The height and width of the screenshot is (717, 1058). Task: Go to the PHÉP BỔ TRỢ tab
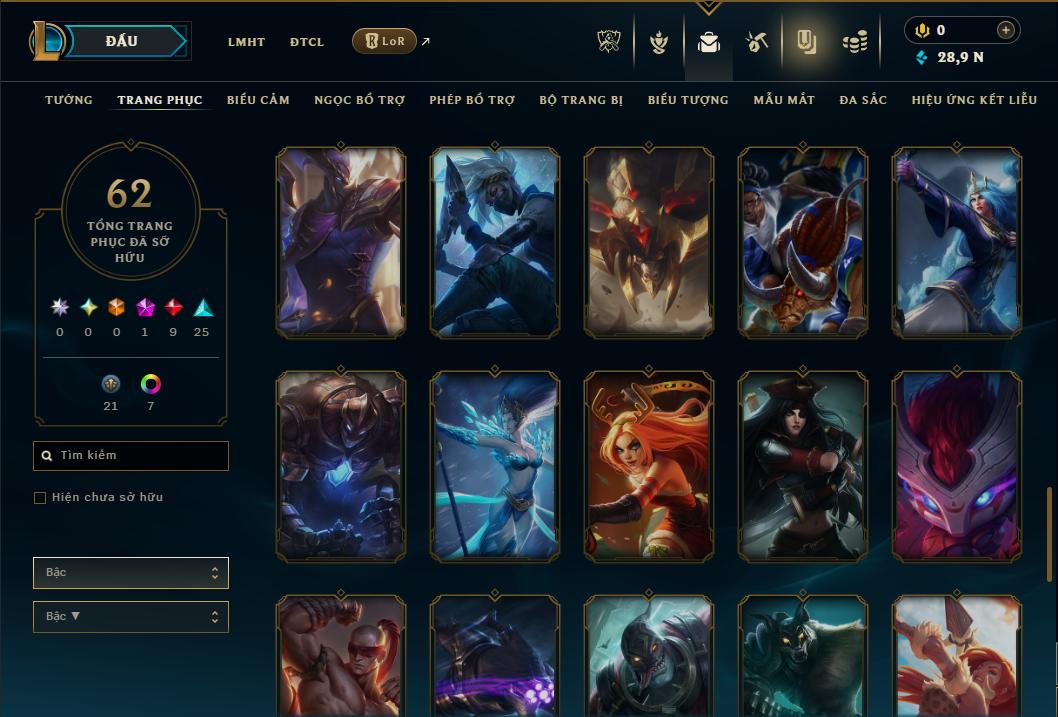(472, 100)
